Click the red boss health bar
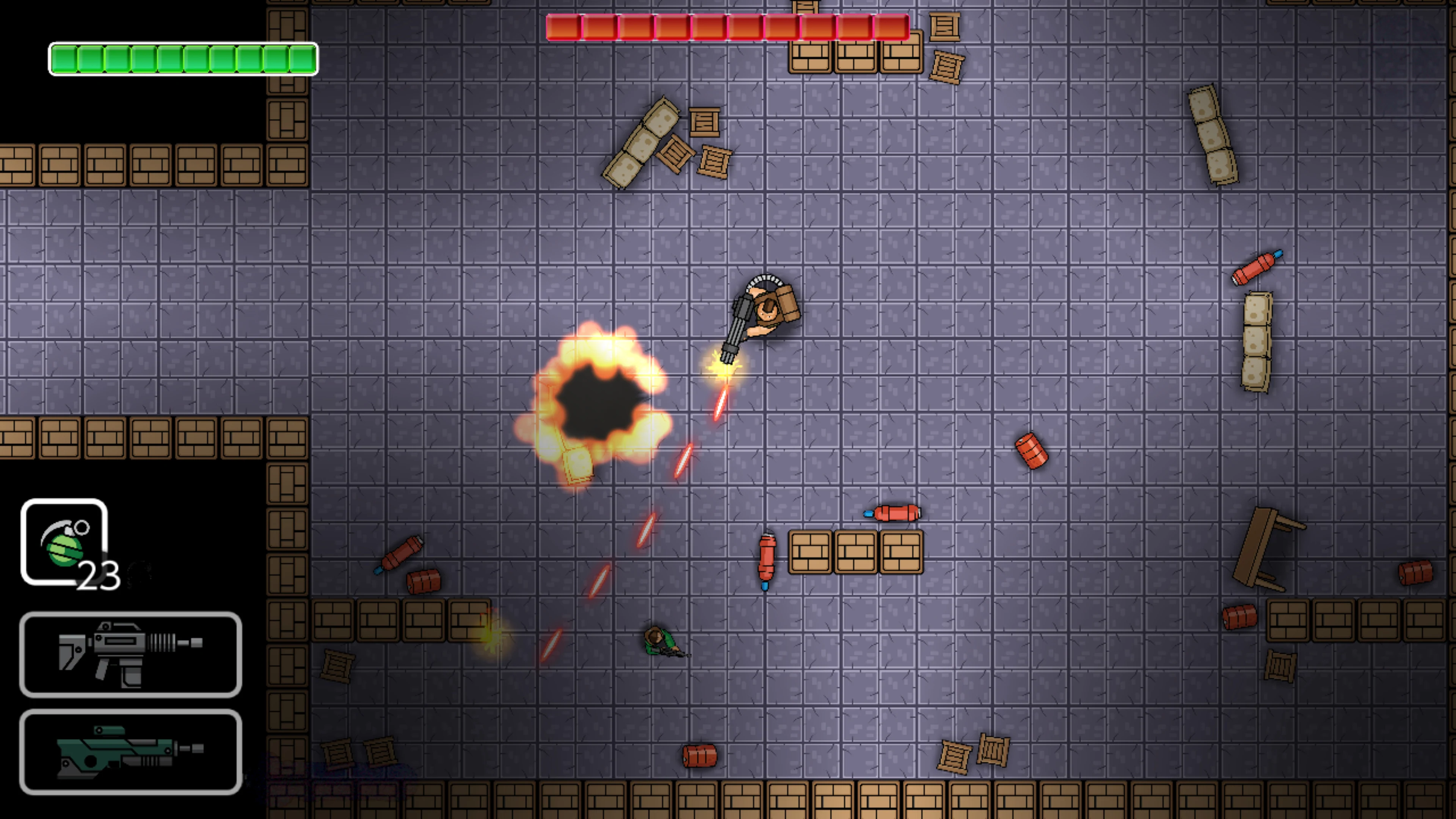This screenshot has height=819, width=1456. pyautogui.click(x=726, y=25)
